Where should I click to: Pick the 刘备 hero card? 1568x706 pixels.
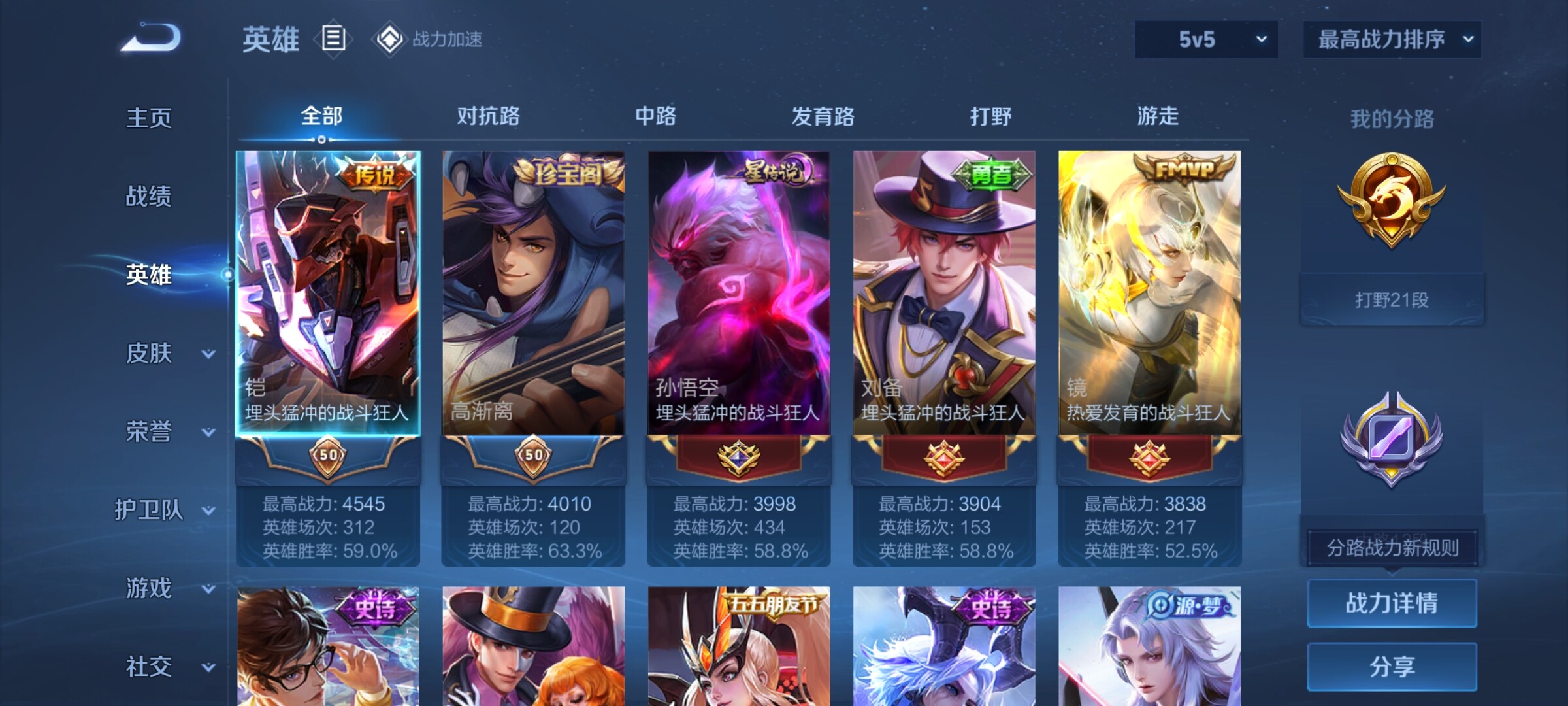[x=943, y=294]
